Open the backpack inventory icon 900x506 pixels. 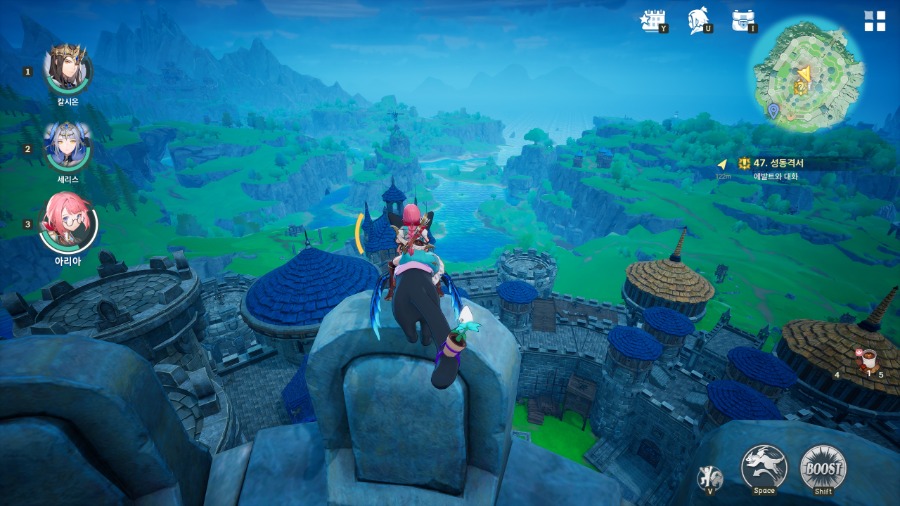[743, 20]
